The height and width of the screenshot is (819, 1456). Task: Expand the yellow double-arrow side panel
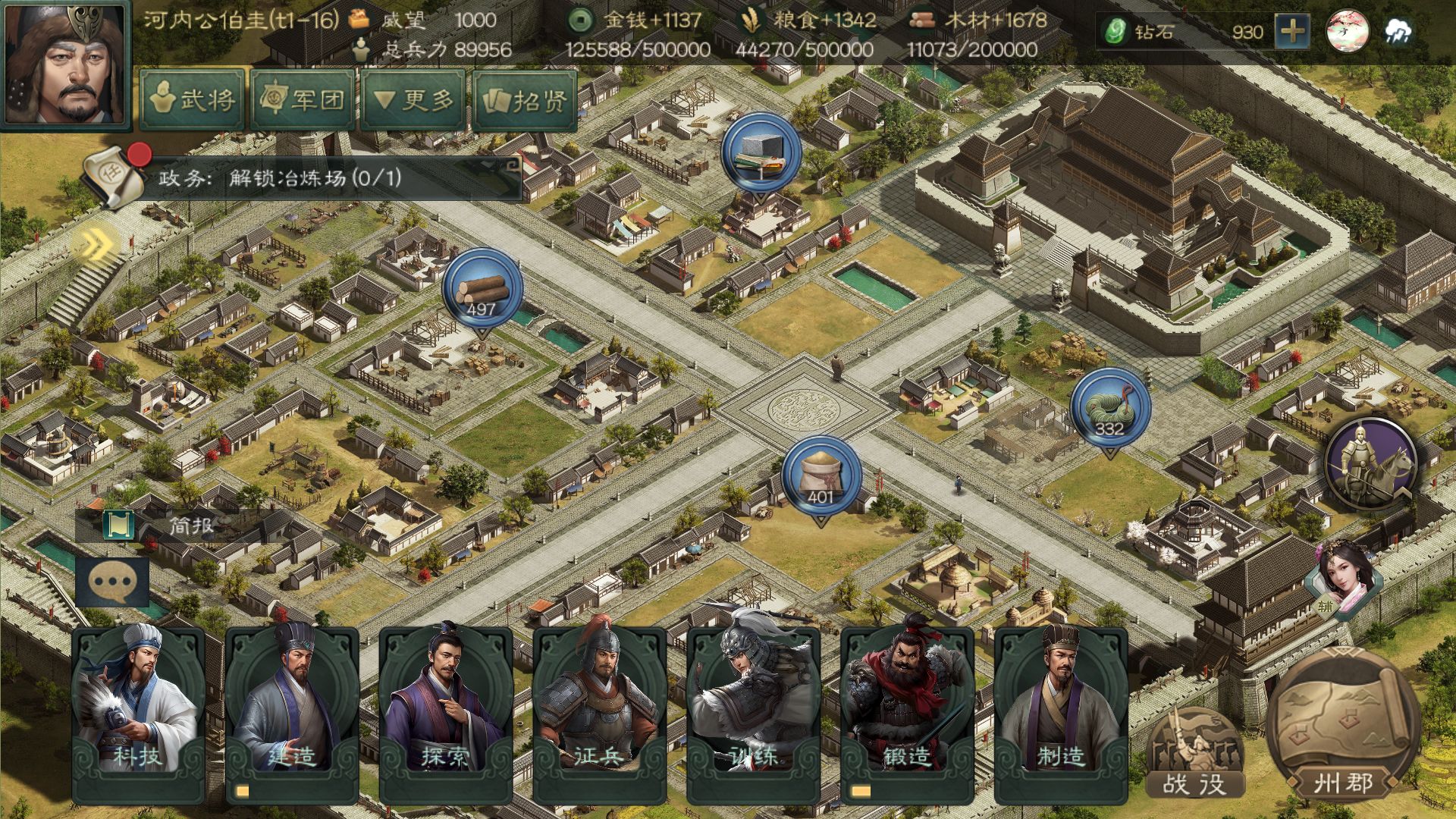[96, 244]
